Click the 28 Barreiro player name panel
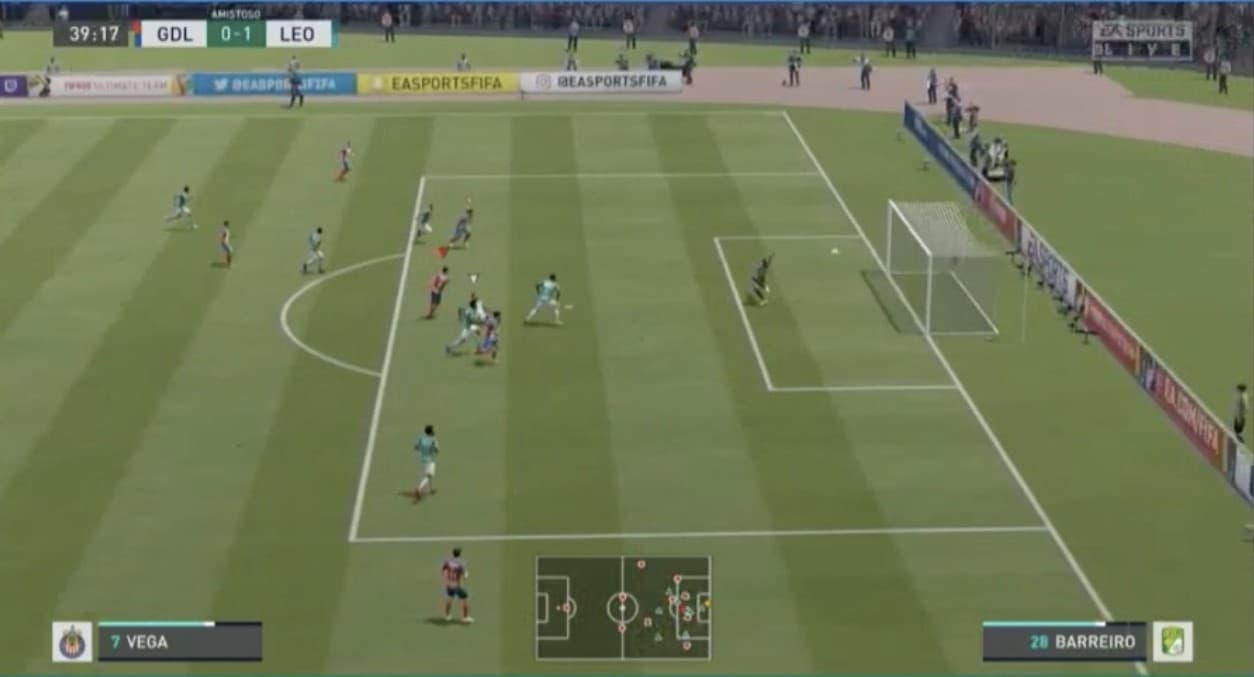Screen dimensions: 1254x677 point(1064,642)
